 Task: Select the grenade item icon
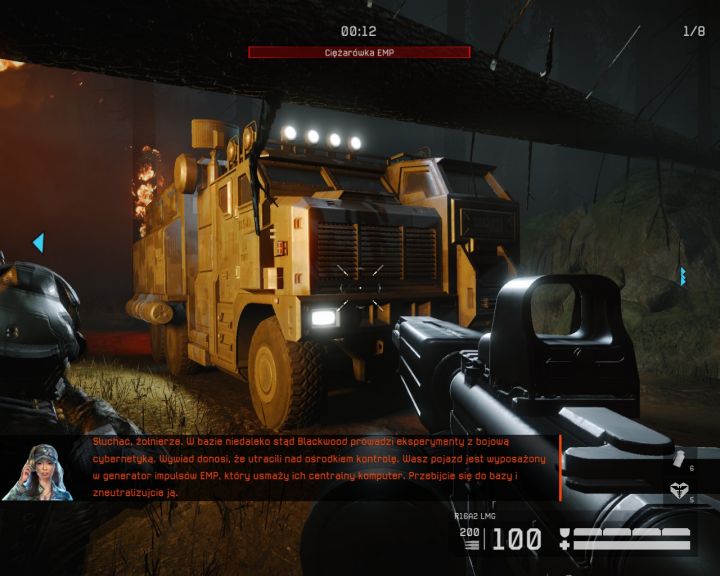(679, 459)
